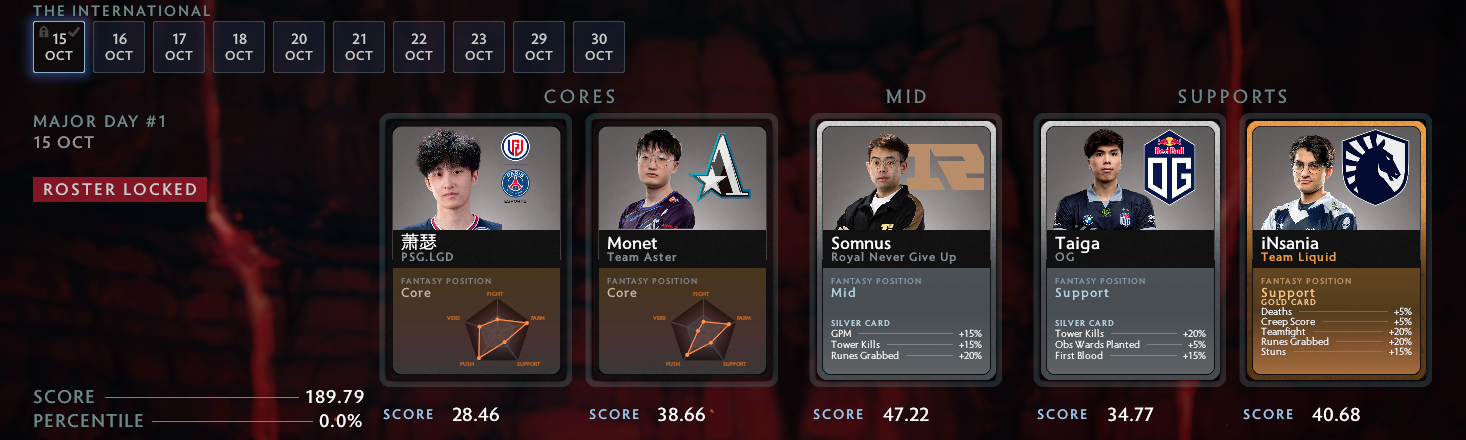This screenshot has width=1466, height=440.
Task: Switch to the 16 Oct date tab
Action: [119, 48]
